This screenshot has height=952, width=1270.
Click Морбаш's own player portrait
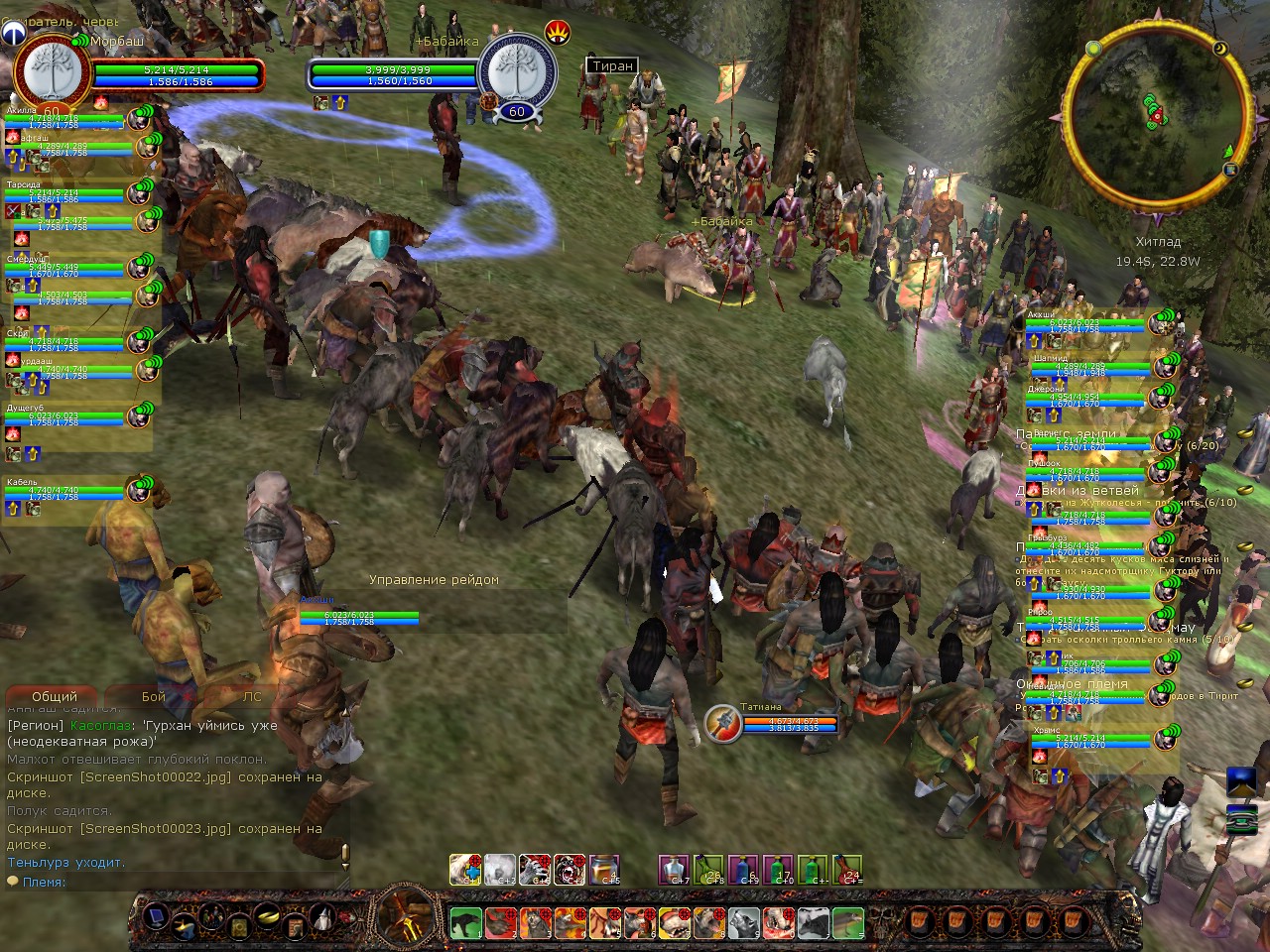click(52, 72)
